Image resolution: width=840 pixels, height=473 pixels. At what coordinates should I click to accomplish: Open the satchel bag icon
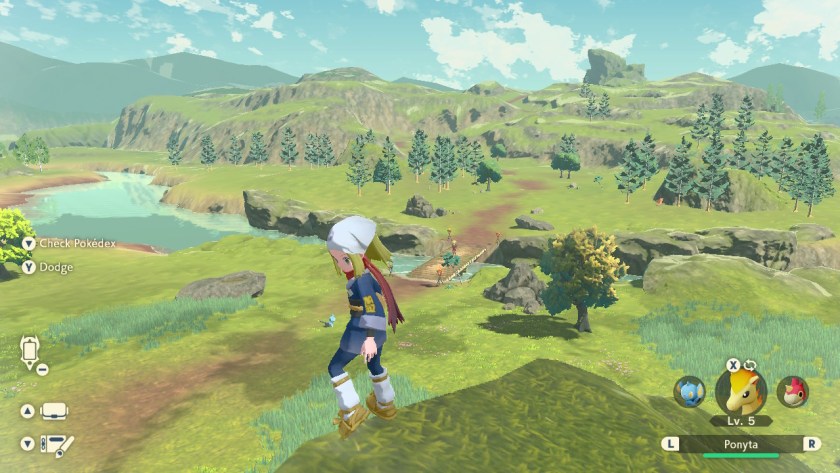(54, 411)
